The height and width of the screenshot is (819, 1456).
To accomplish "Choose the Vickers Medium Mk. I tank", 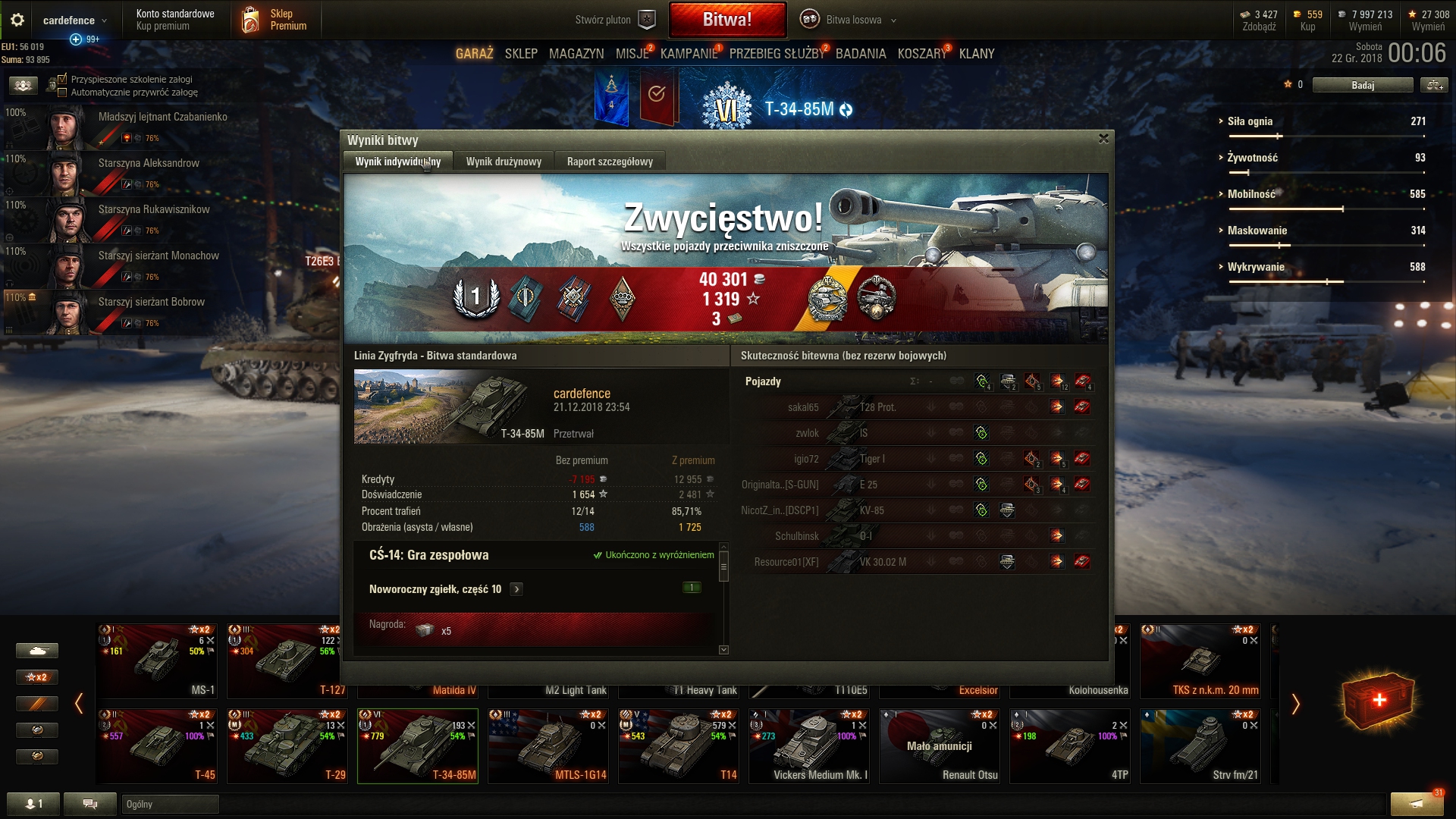I will pos(808,745).
